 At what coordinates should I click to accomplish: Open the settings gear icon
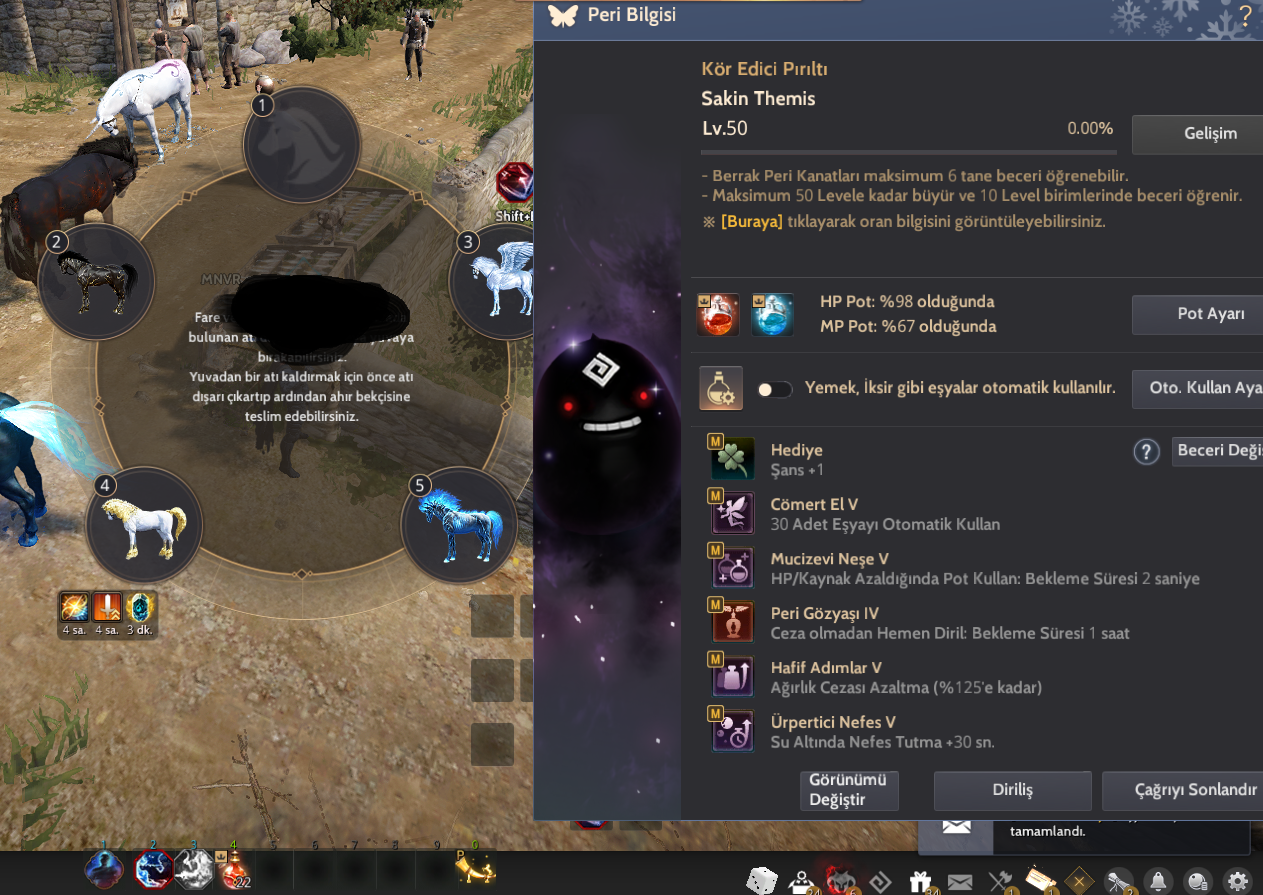(x=1238, y=881)
